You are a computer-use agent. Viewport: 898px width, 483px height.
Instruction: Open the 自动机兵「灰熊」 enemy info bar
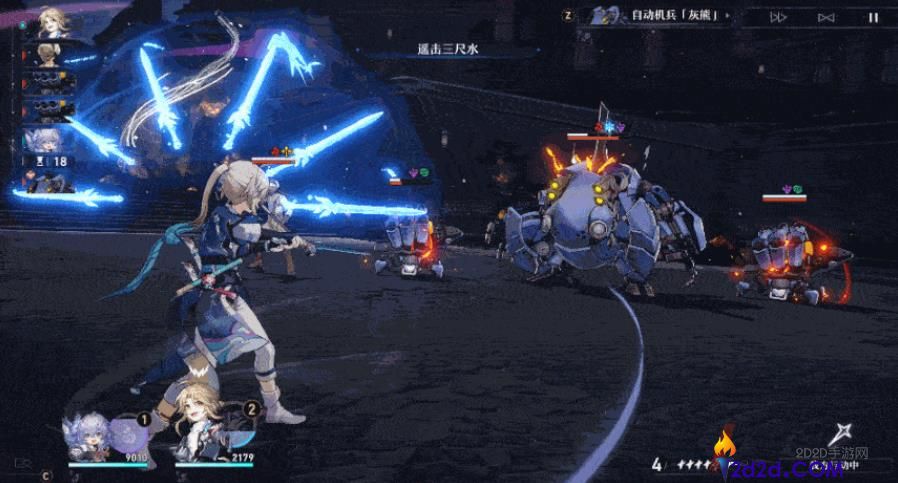click(x=660, y=16)
